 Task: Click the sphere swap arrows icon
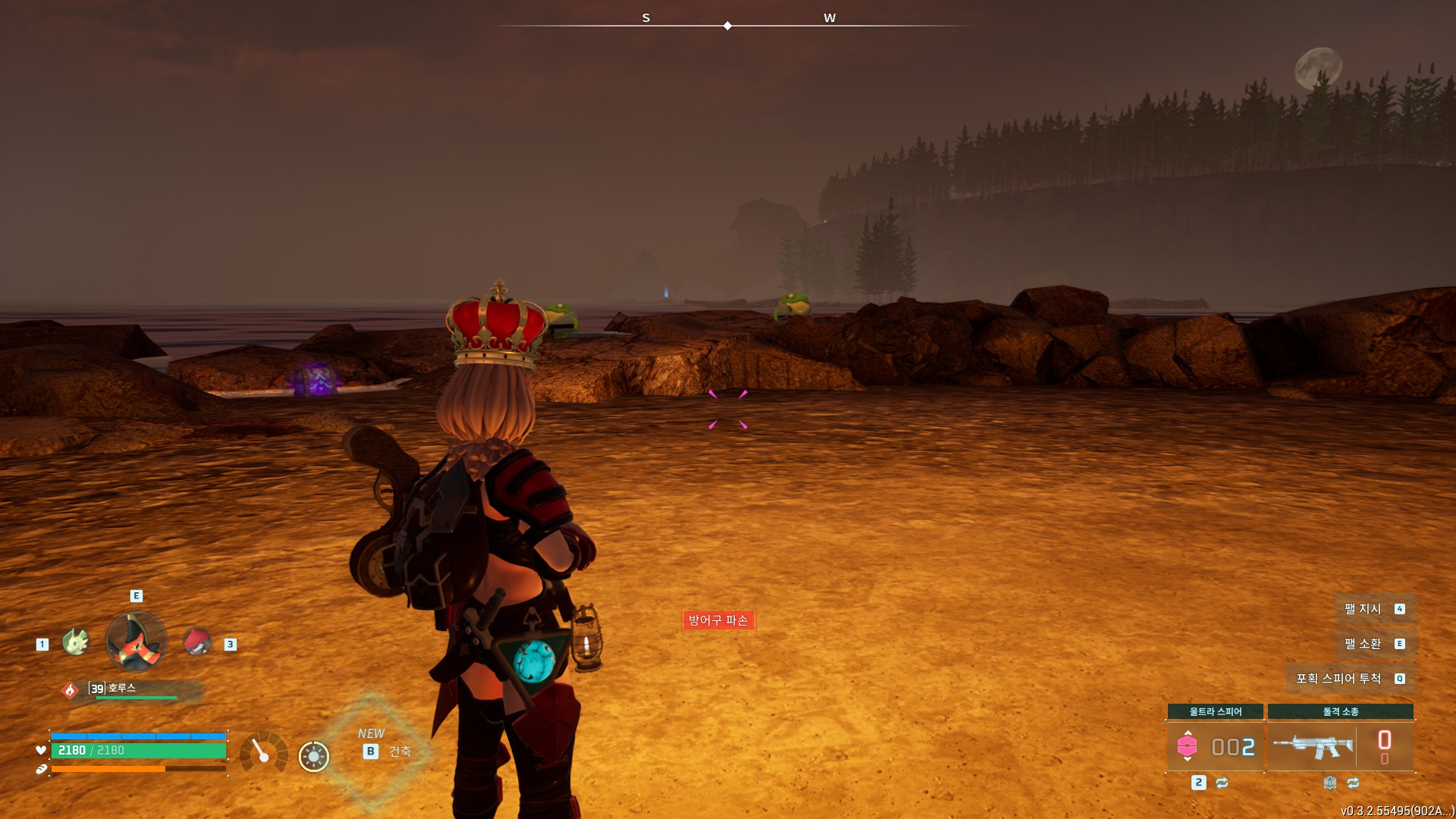tap(1222, 783)
